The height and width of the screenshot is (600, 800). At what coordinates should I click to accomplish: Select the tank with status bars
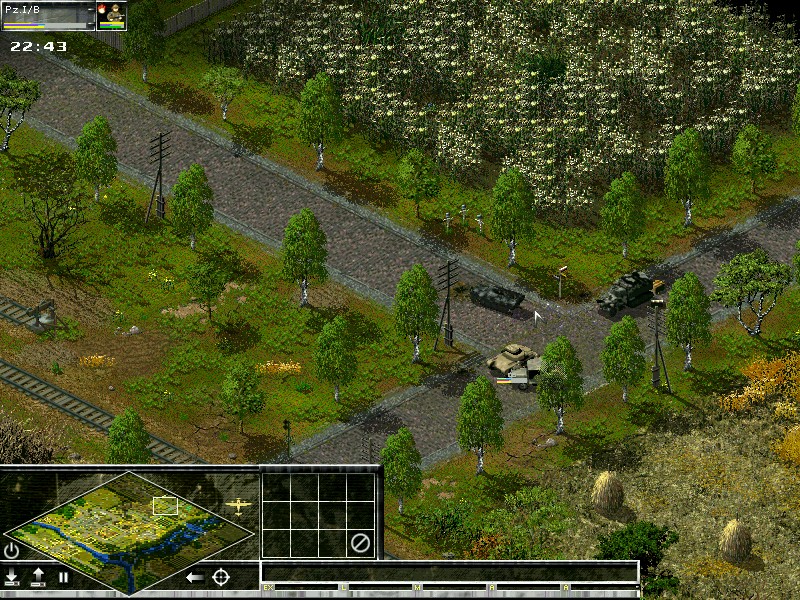[x=515, y=361]
